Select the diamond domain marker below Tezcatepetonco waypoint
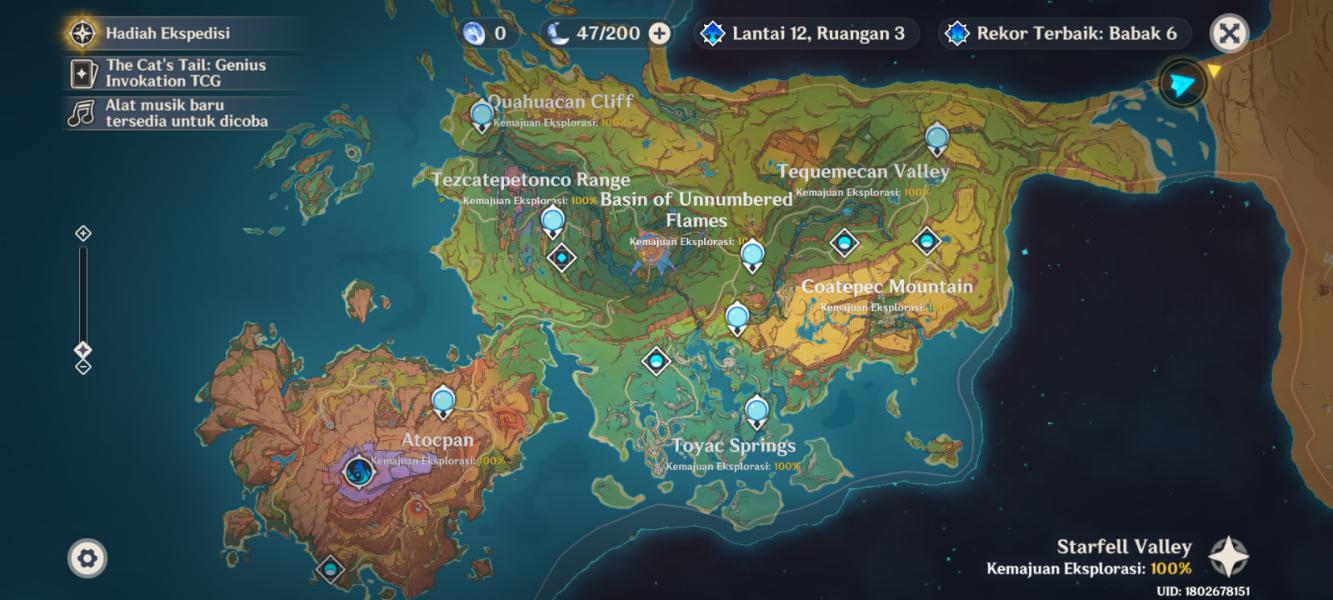Screen dimensions: 1333x600 (x=562, y=258)
